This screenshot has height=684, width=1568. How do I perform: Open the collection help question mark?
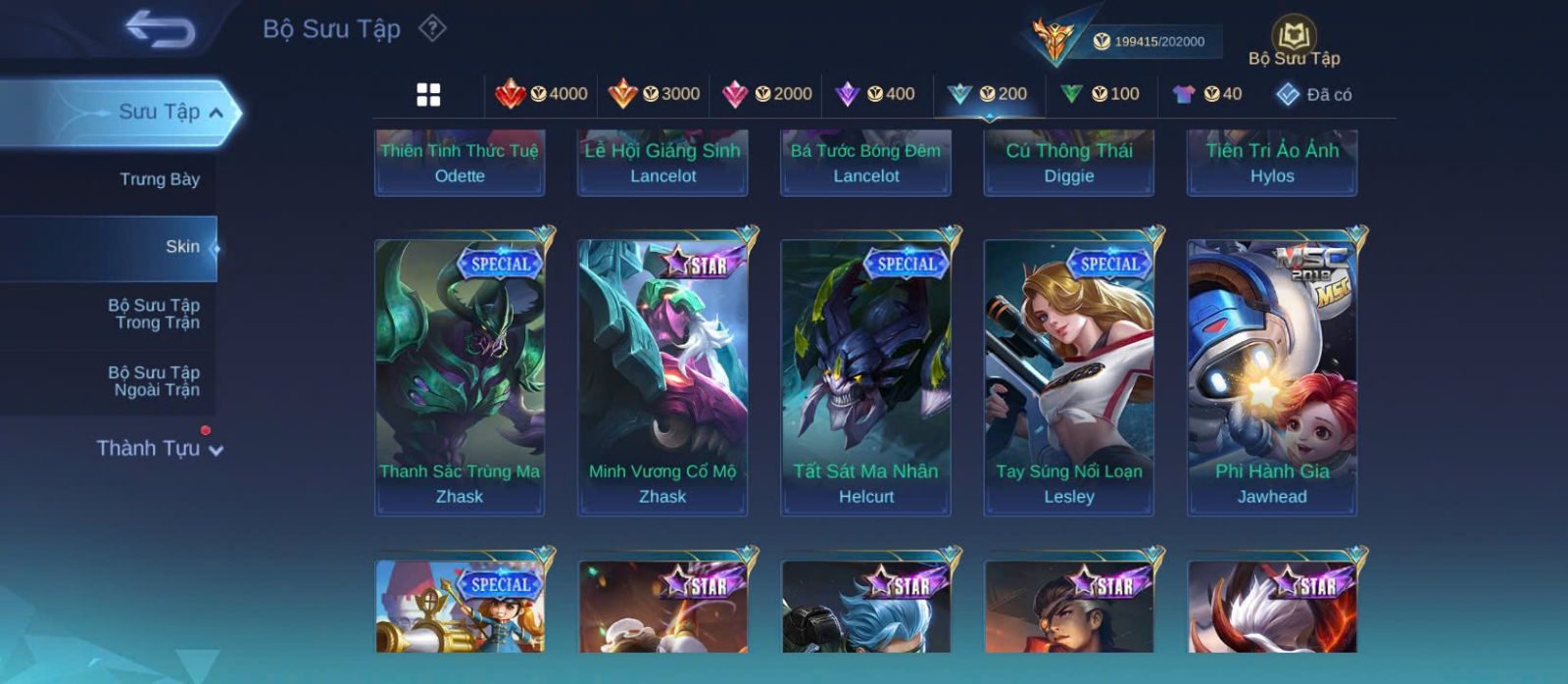click(x=432, y=28)
